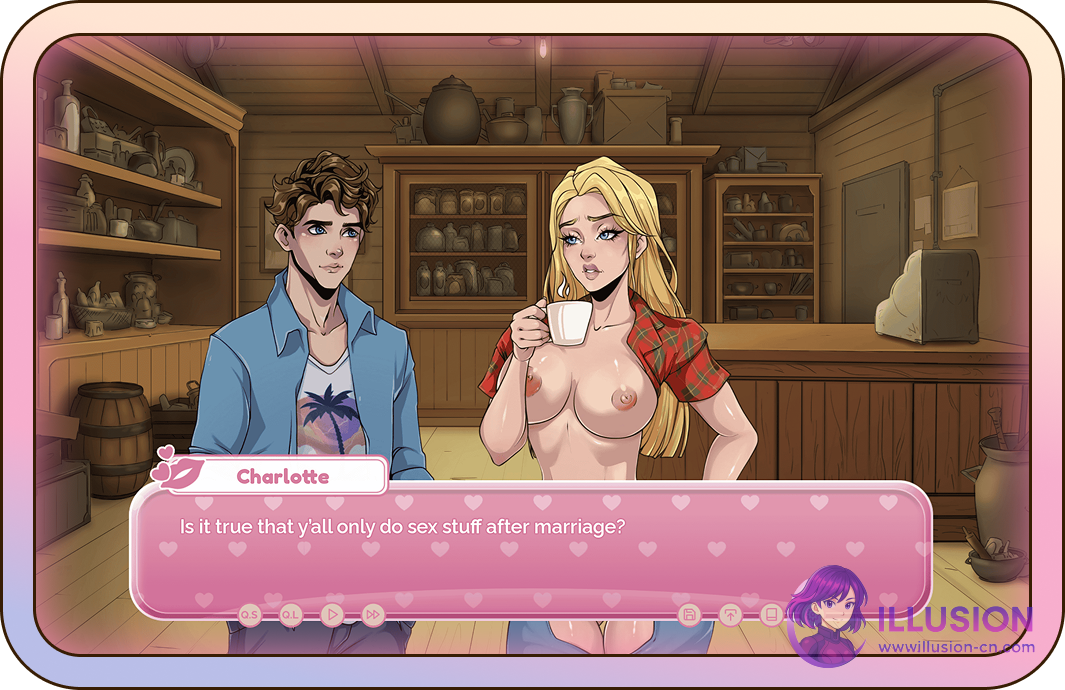The width and height of the screenshot is (1065, 690).
Task: Click the Q.S quick save button
Action: 249,614
